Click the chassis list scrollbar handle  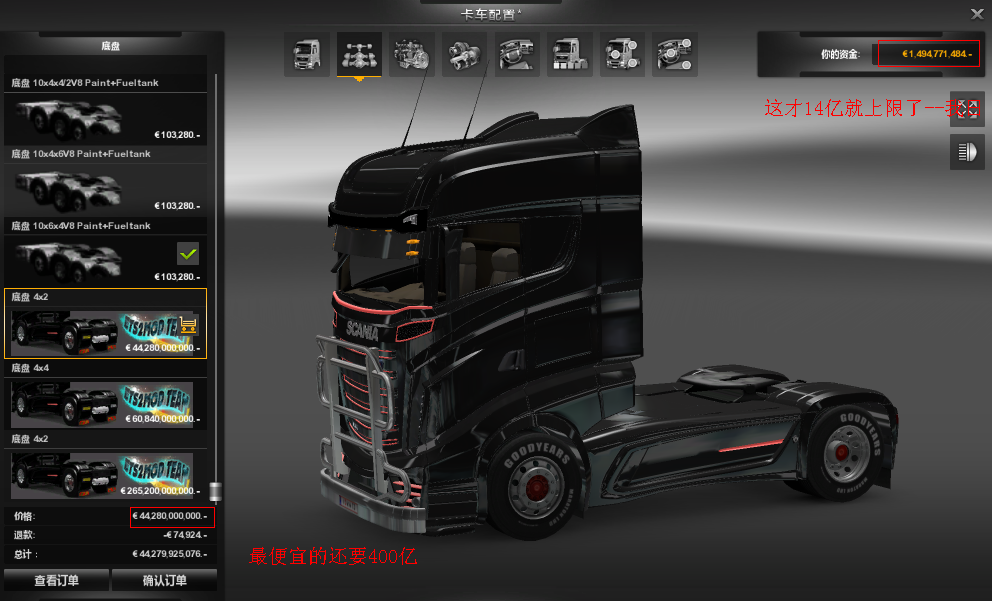[213, 491]
